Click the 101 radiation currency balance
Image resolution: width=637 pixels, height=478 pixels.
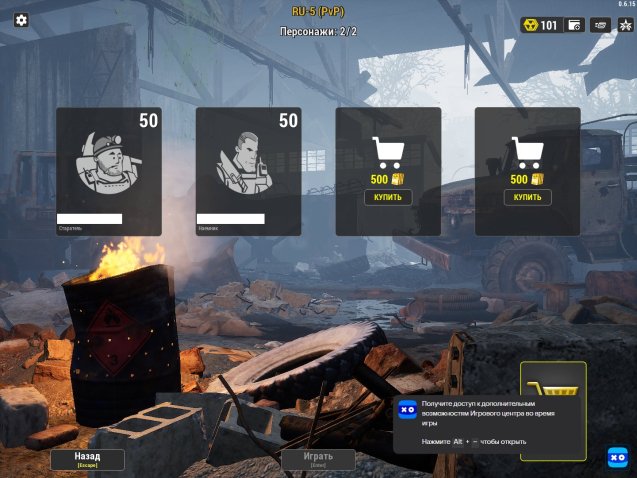pos(540,25)
